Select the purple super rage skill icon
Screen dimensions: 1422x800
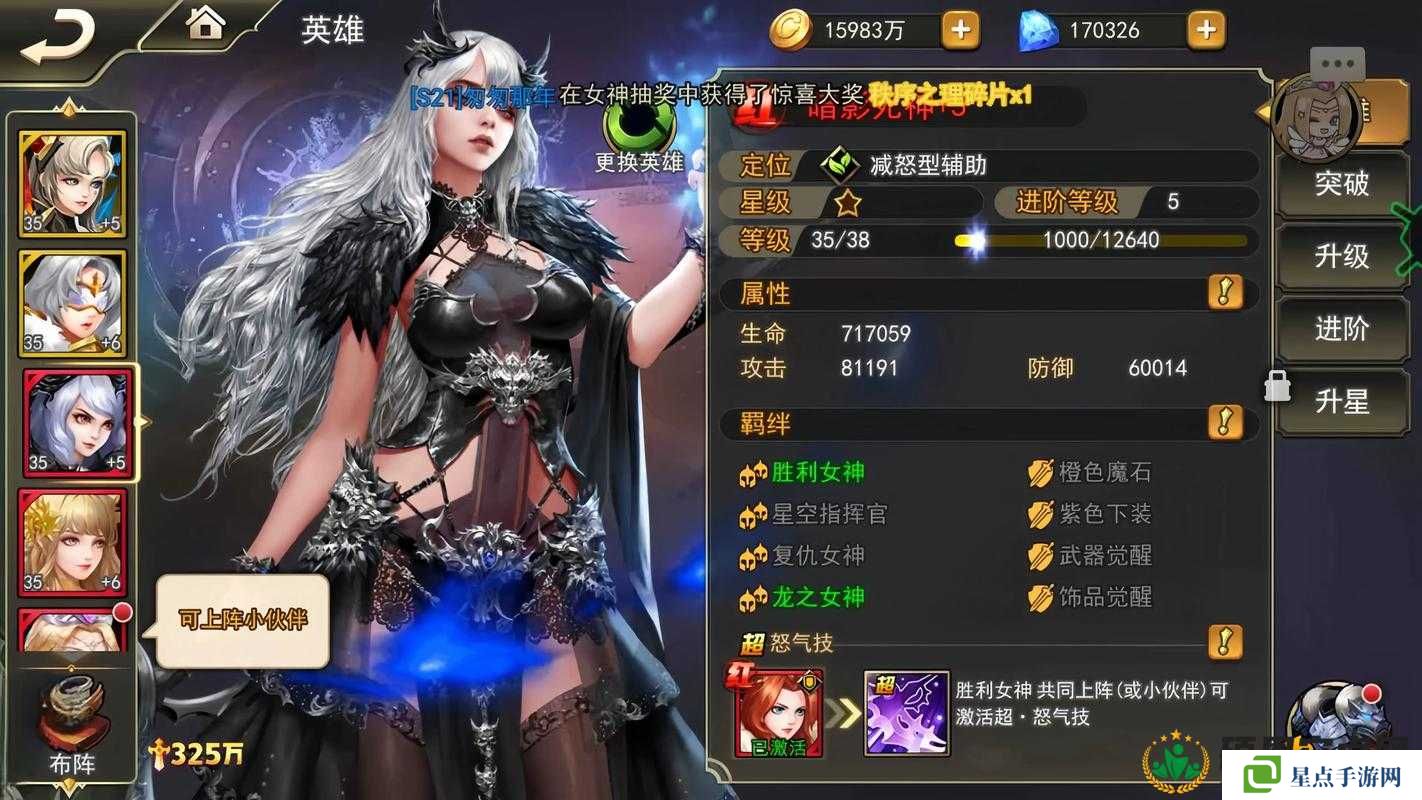[906, 714]
